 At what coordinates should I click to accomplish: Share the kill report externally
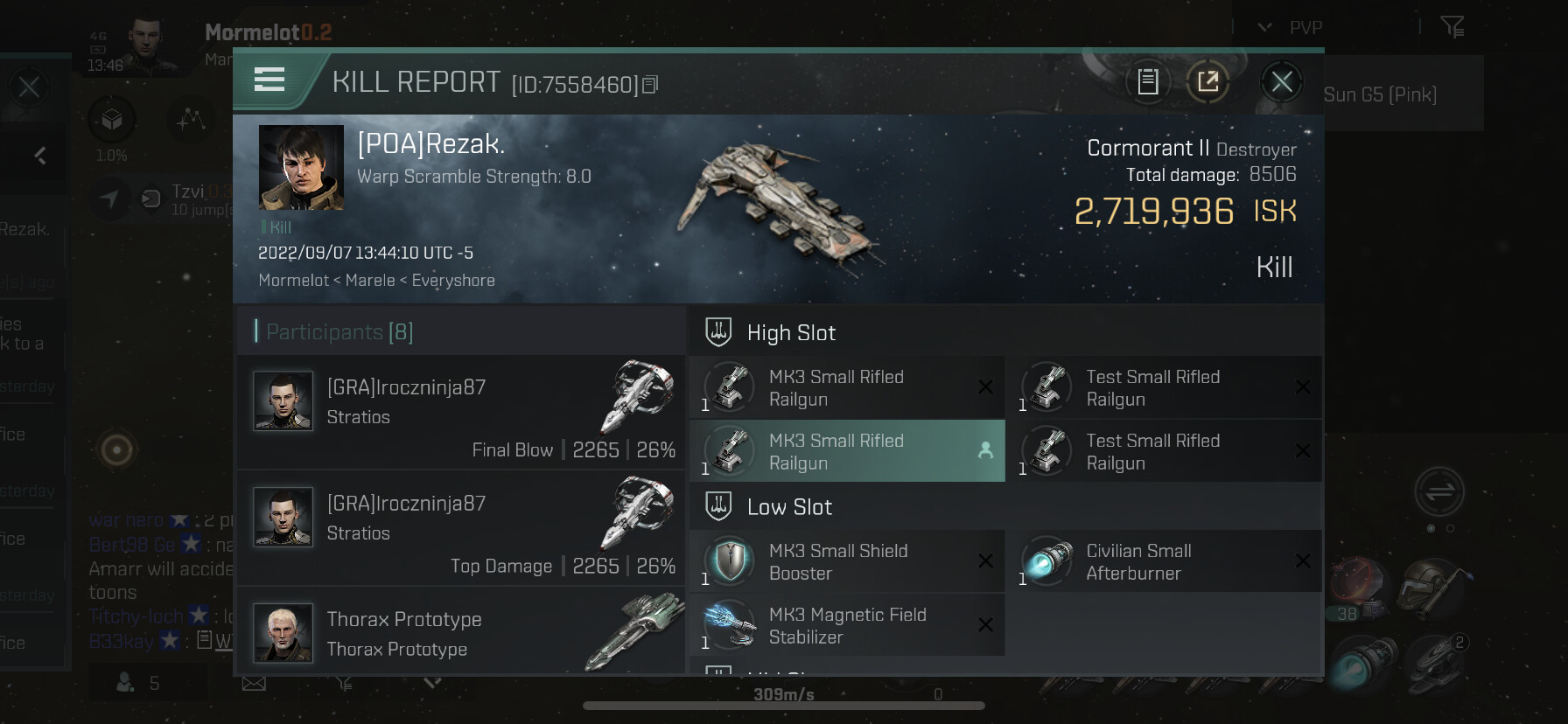[1207, 82]
